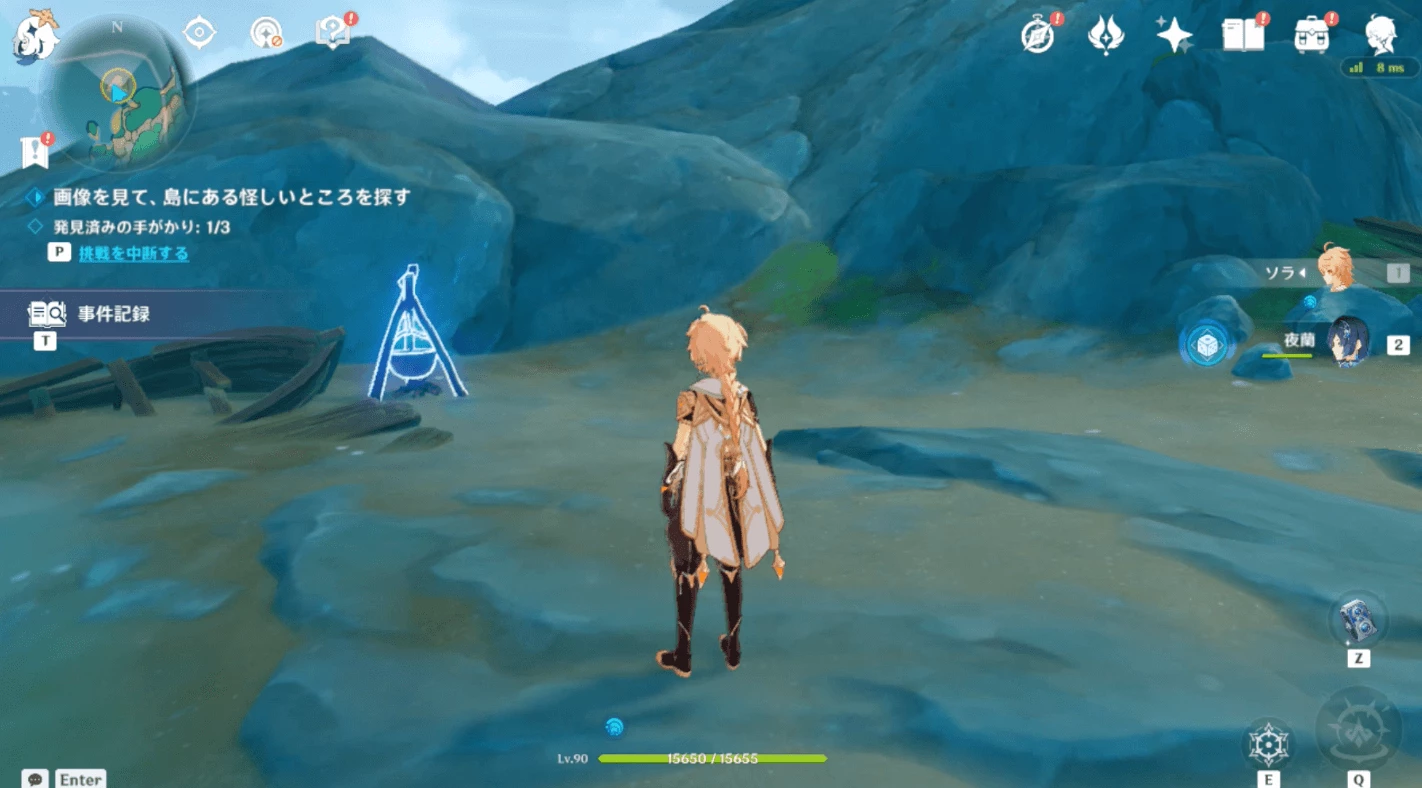Open the Wish menu star icon

click(x=1173, y=33)
